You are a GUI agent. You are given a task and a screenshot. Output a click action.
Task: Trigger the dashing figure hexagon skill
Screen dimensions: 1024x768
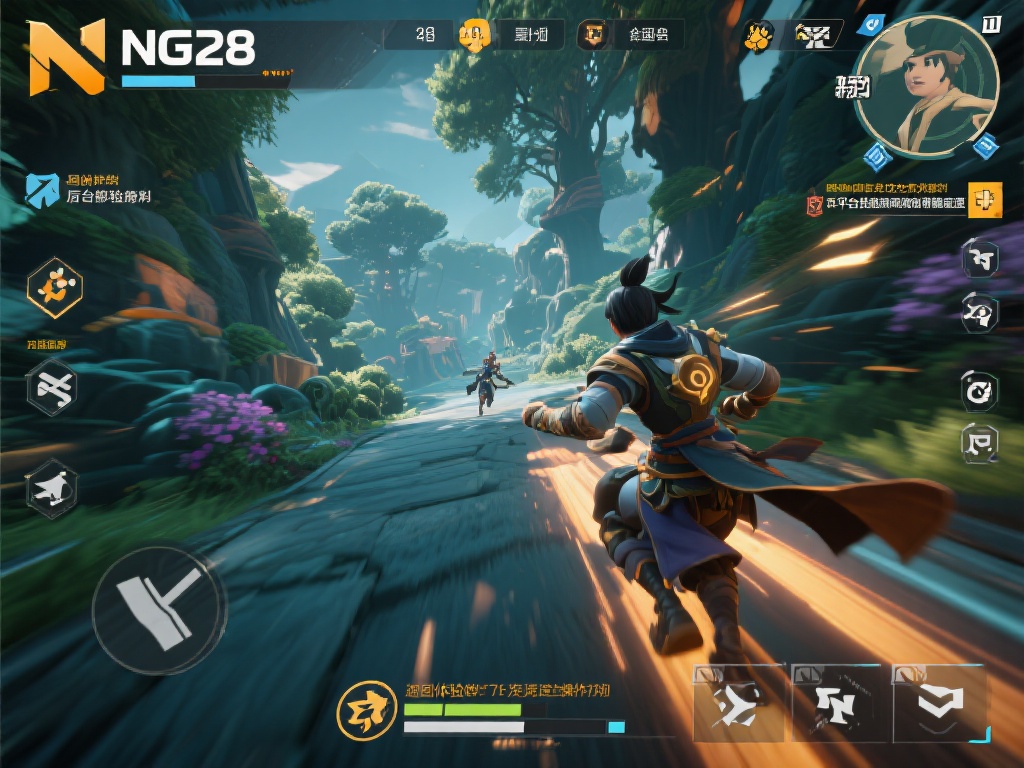pos(52,488)
